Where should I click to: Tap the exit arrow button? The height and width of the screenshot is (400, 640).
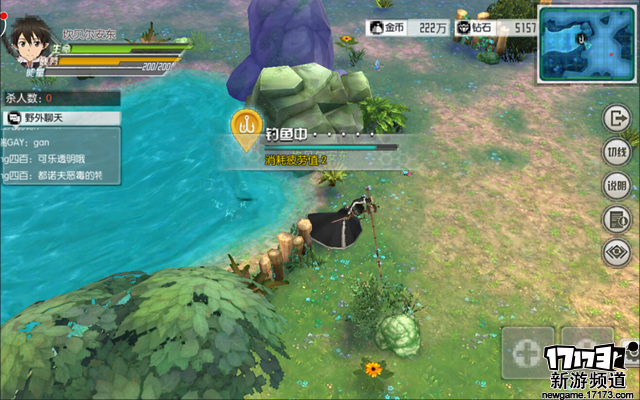pos(616,118)
